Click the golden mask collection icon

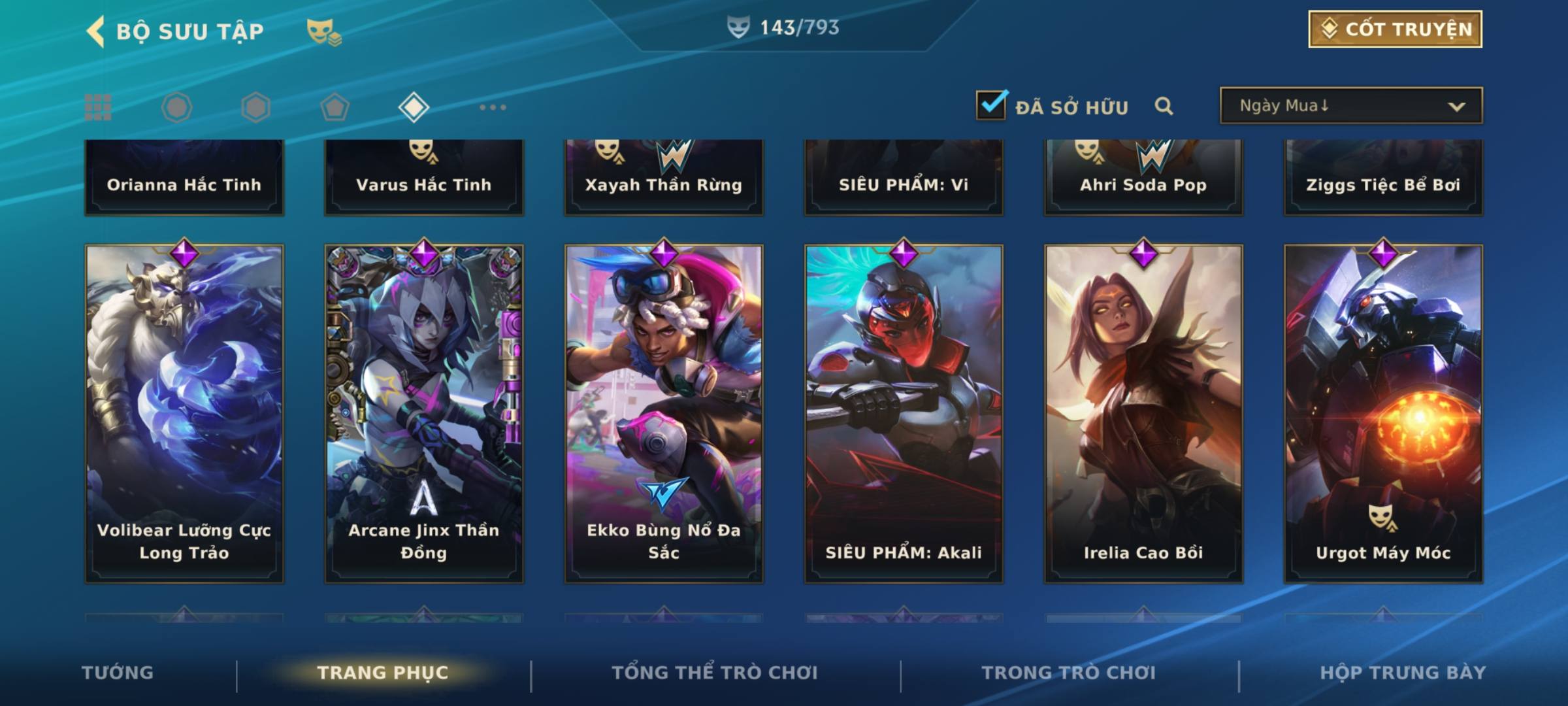[x=323, y=31]
